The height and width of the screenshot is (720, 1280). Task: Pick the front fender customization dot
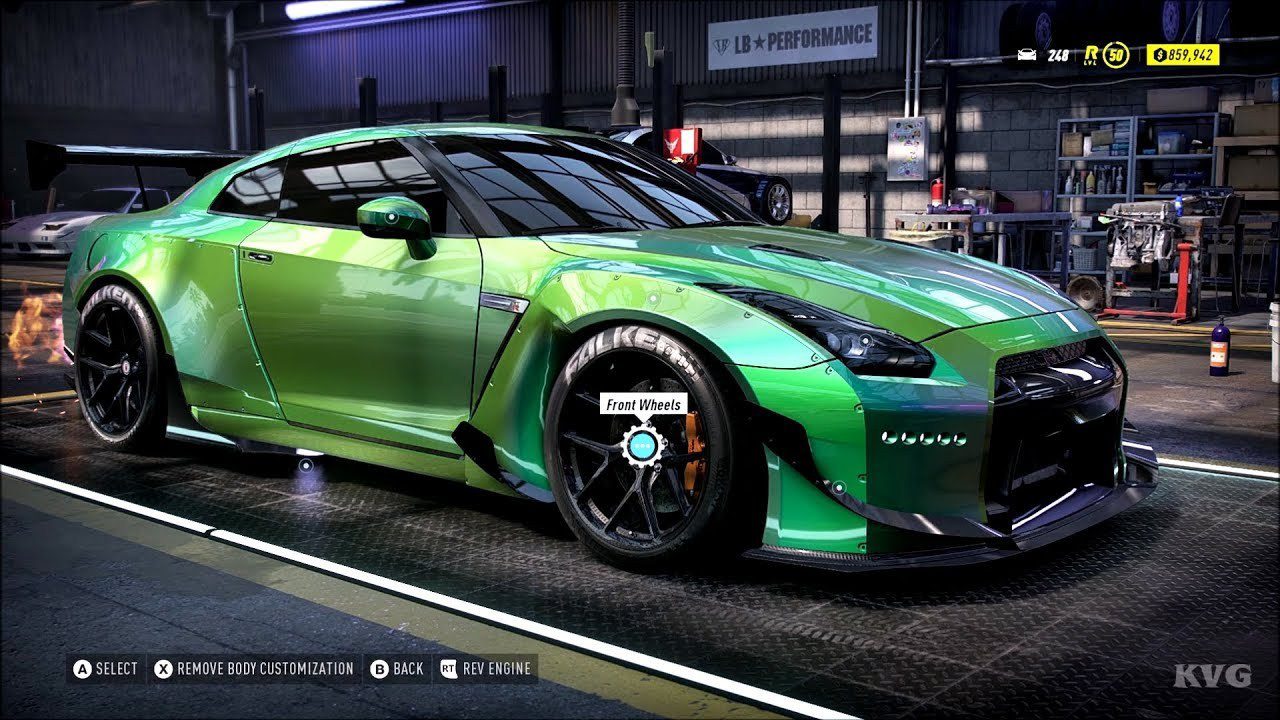(x=652, y=298)
